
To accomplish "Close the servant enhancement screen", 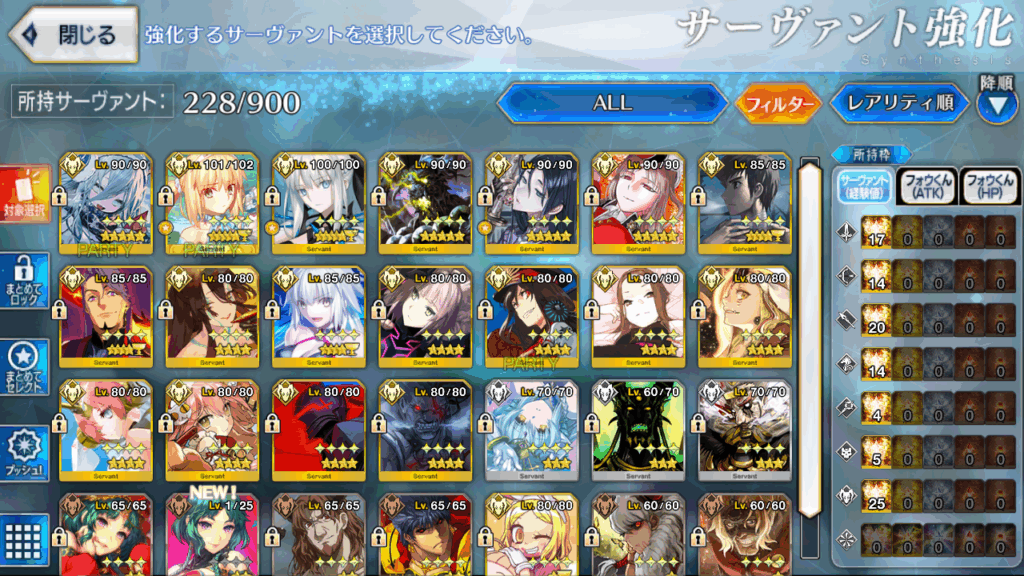I will [73, 35].
